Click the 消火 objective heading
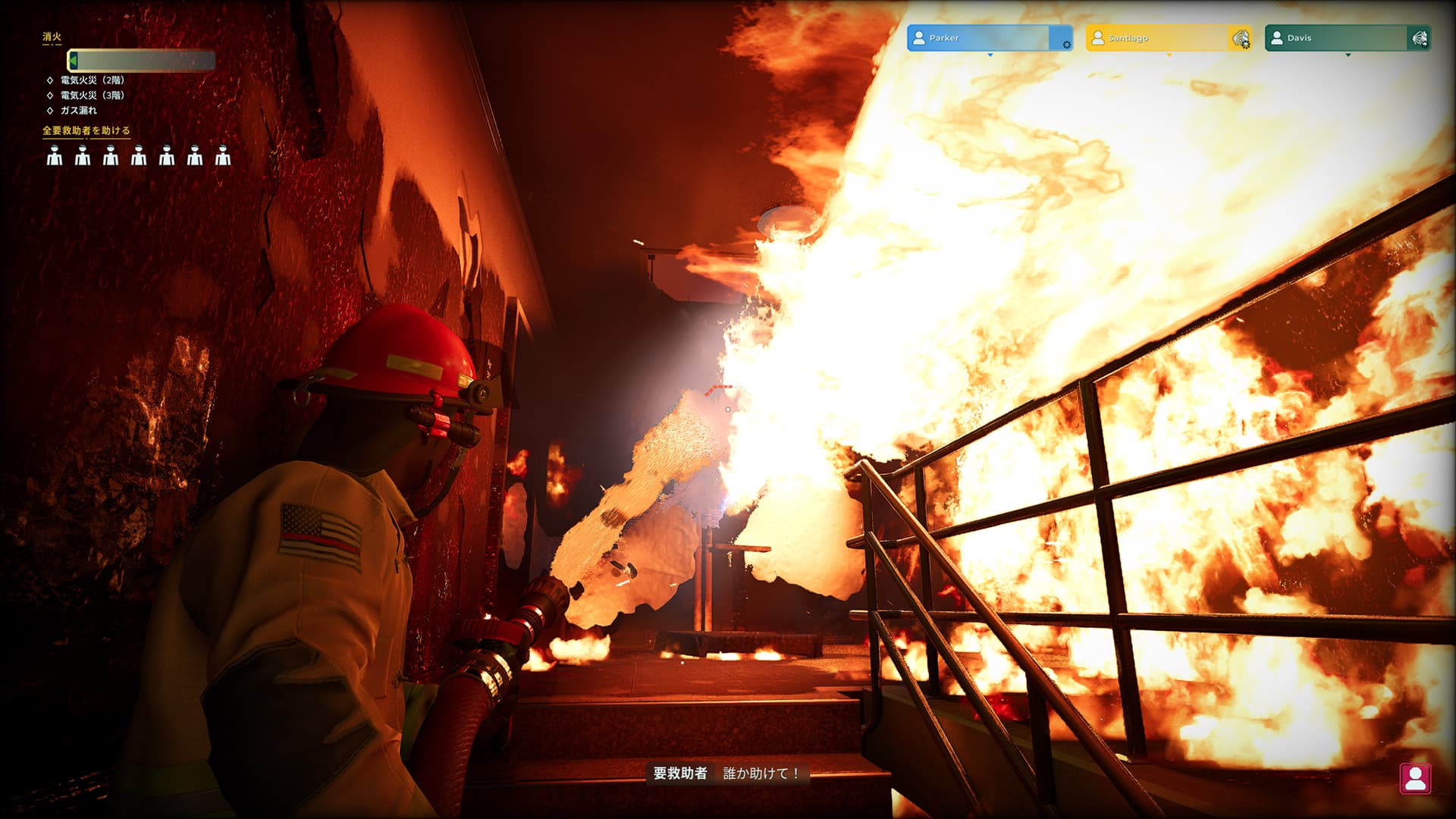The height and width of the screenshot is (819, 1456). (52, 36)
